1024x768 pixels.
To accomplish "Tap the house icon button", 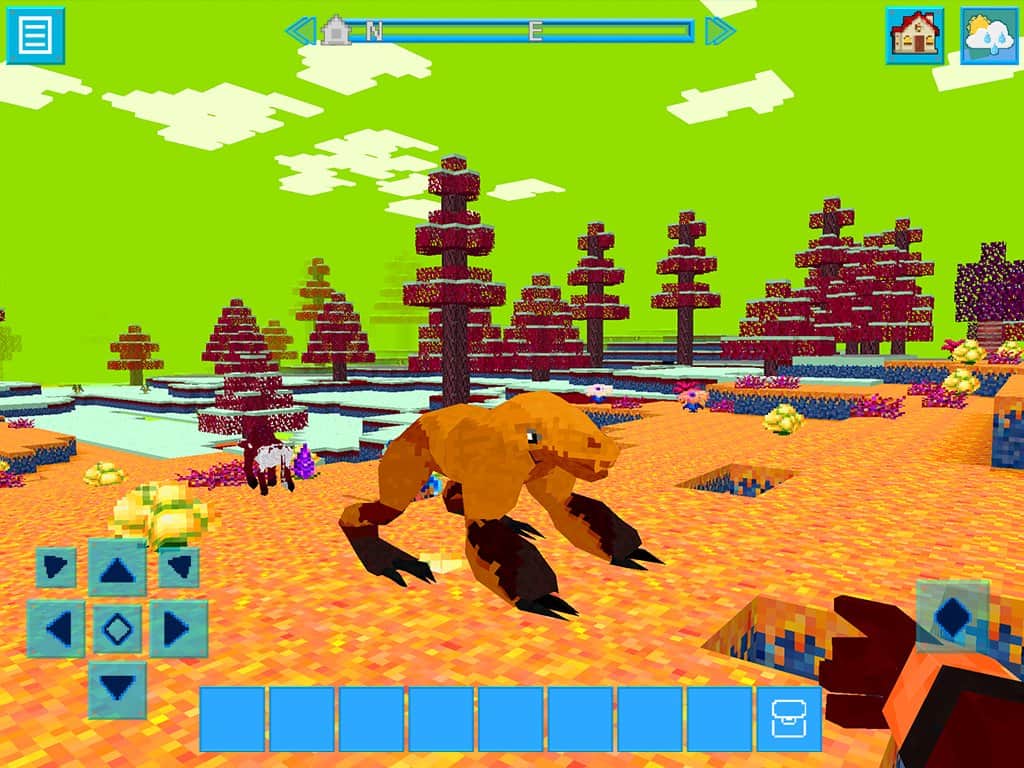I will click(914, 35).
